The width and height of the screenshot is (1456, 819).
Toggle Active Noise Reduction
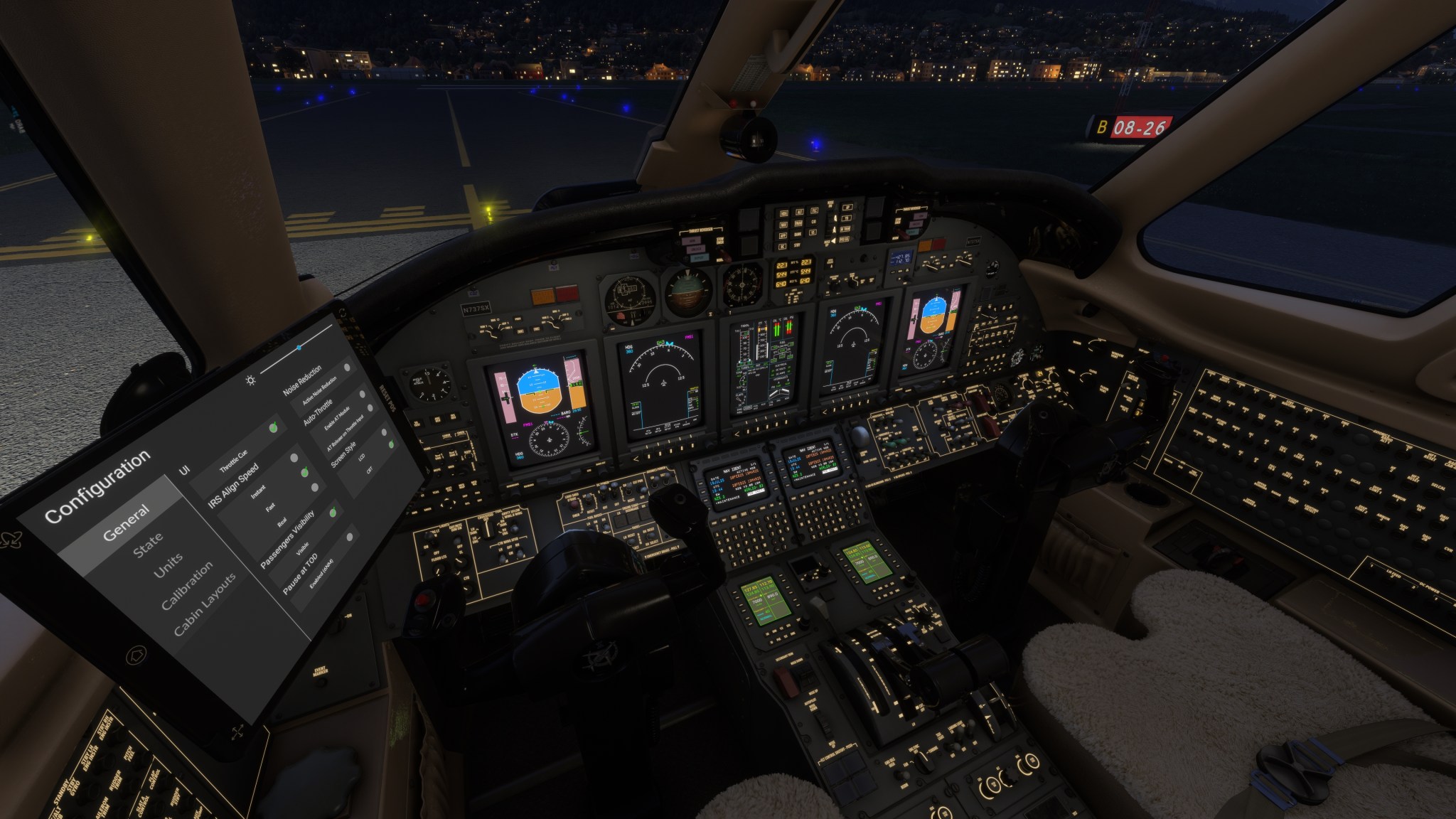(346, 368)
